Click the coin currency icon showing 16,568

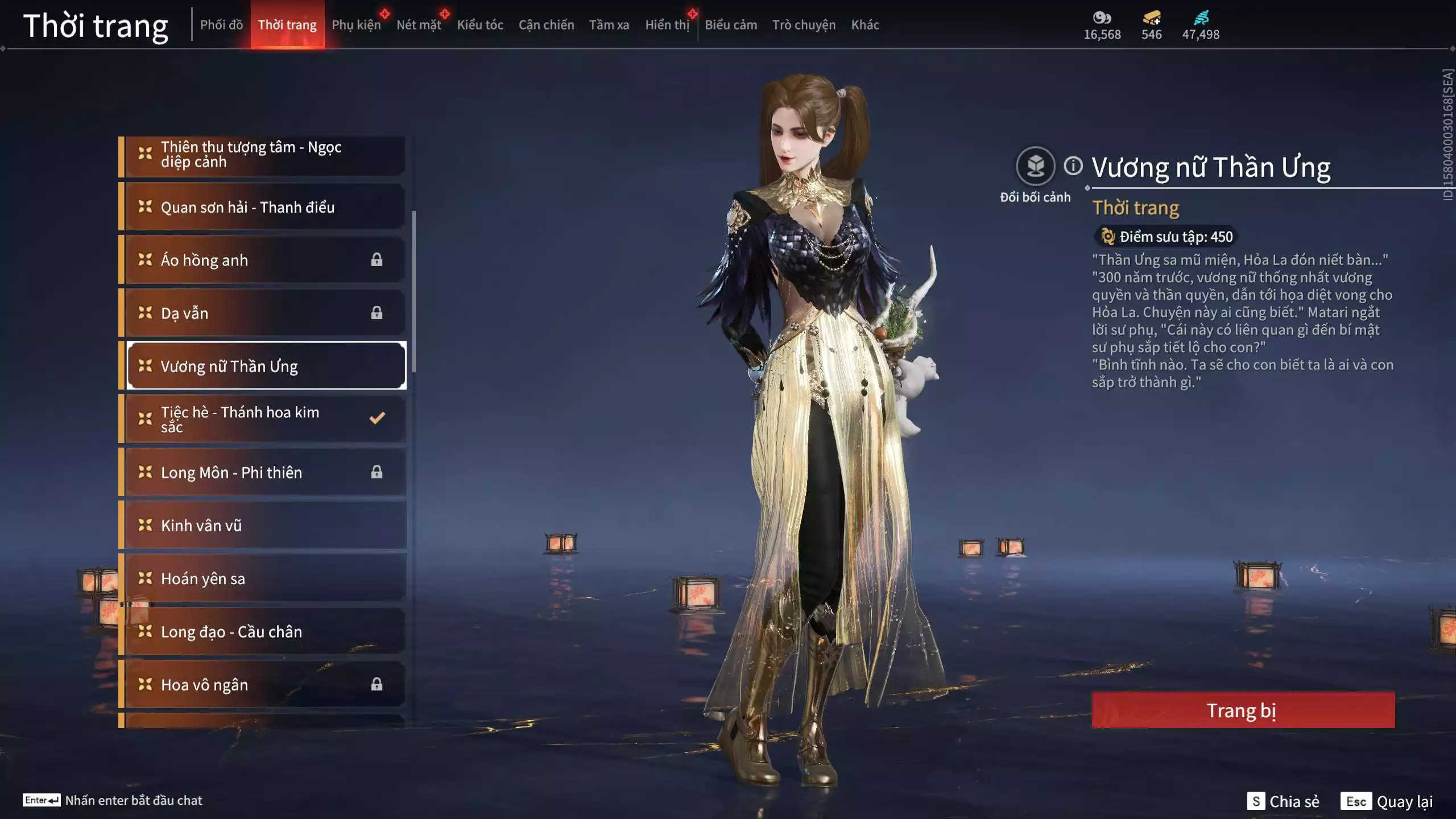1102,18
